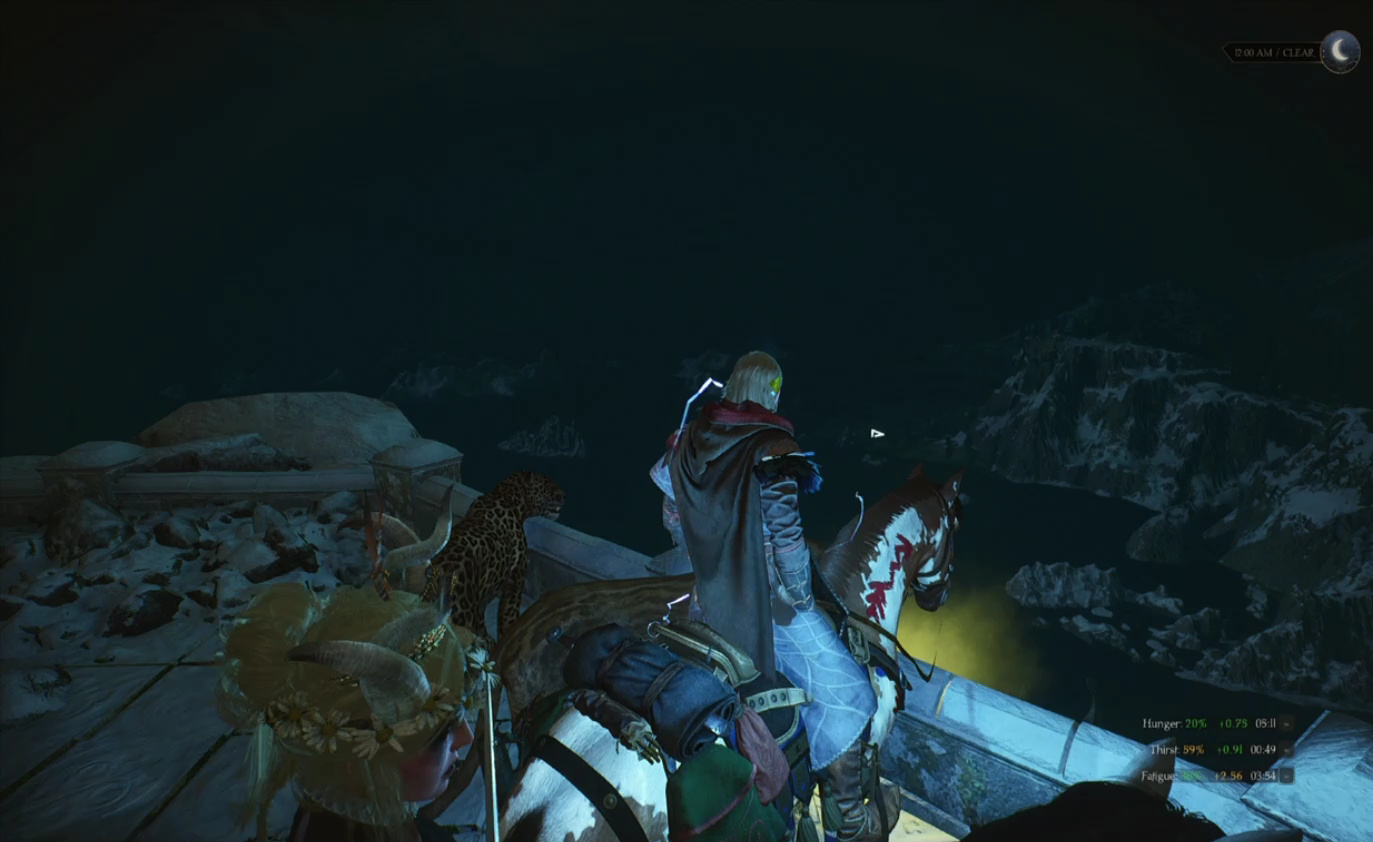Image resolution: width=1373 pixels, height=842 pixels.
Task: Hide the Fatigue row using its minus button
Action: click(x=1287, y=775)
